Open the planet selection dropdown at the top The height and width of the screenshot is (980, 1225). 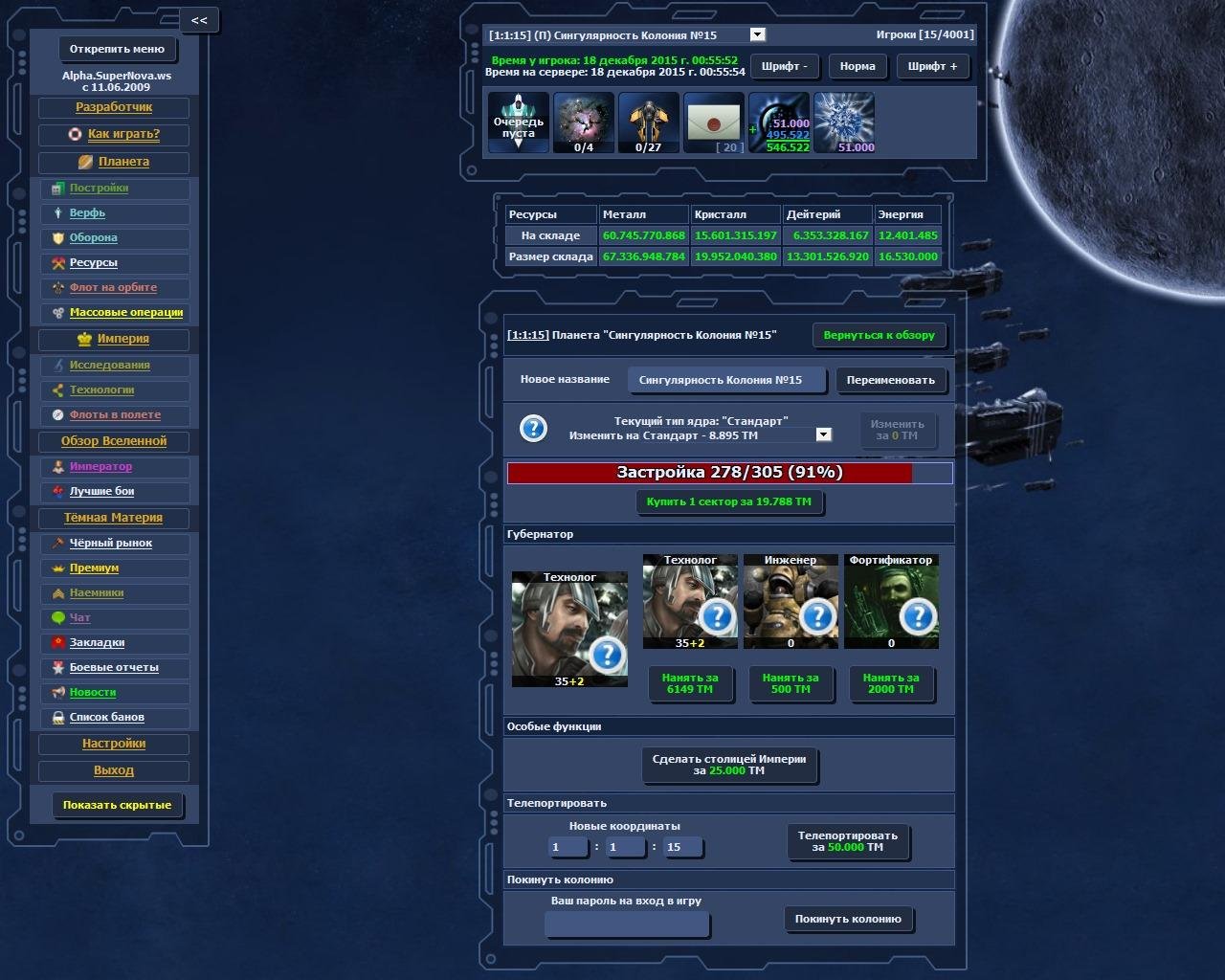click(x=758, y=34)
